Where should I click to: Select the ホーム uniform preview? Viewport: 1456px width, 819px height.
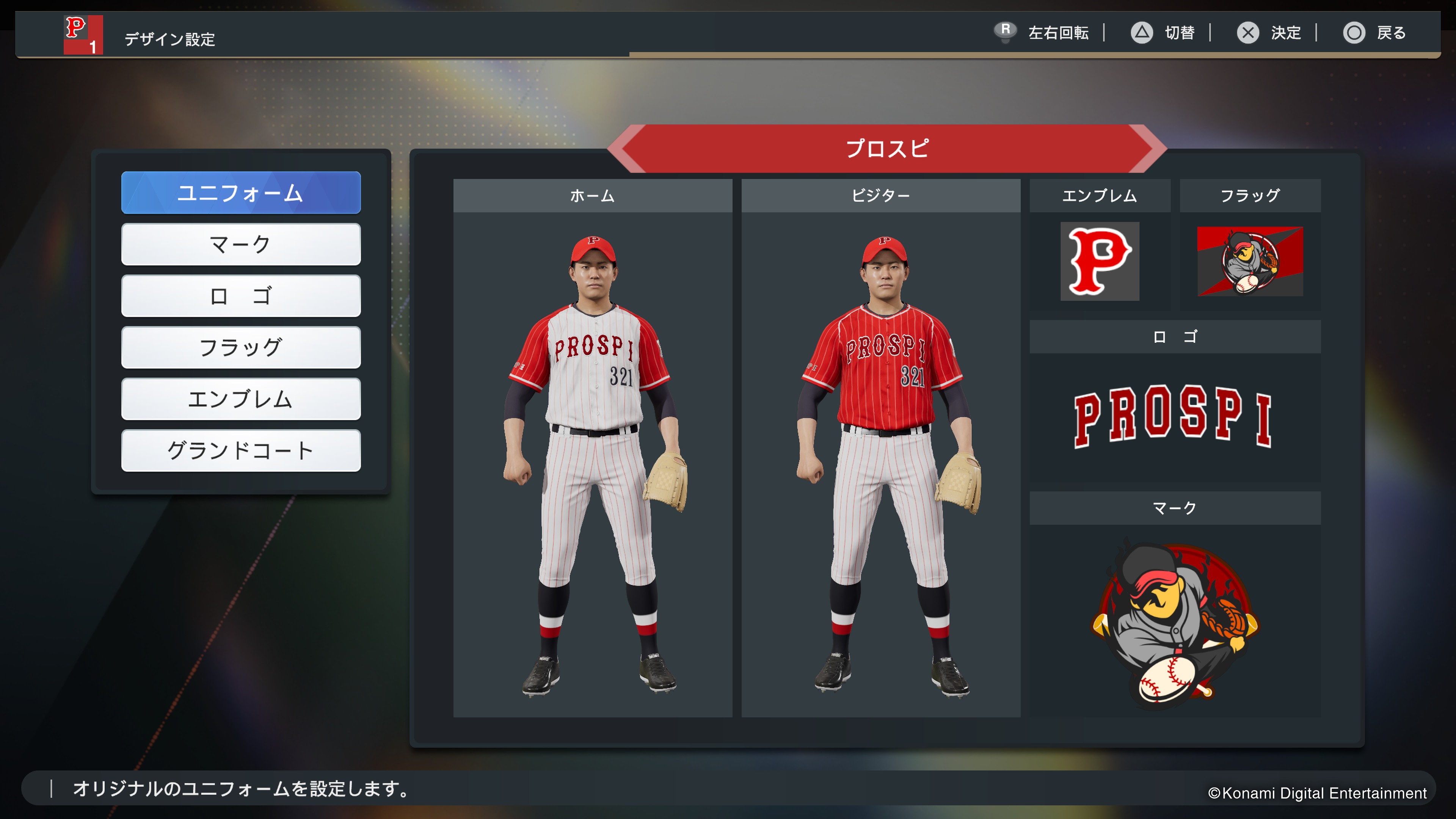(592, 463)
